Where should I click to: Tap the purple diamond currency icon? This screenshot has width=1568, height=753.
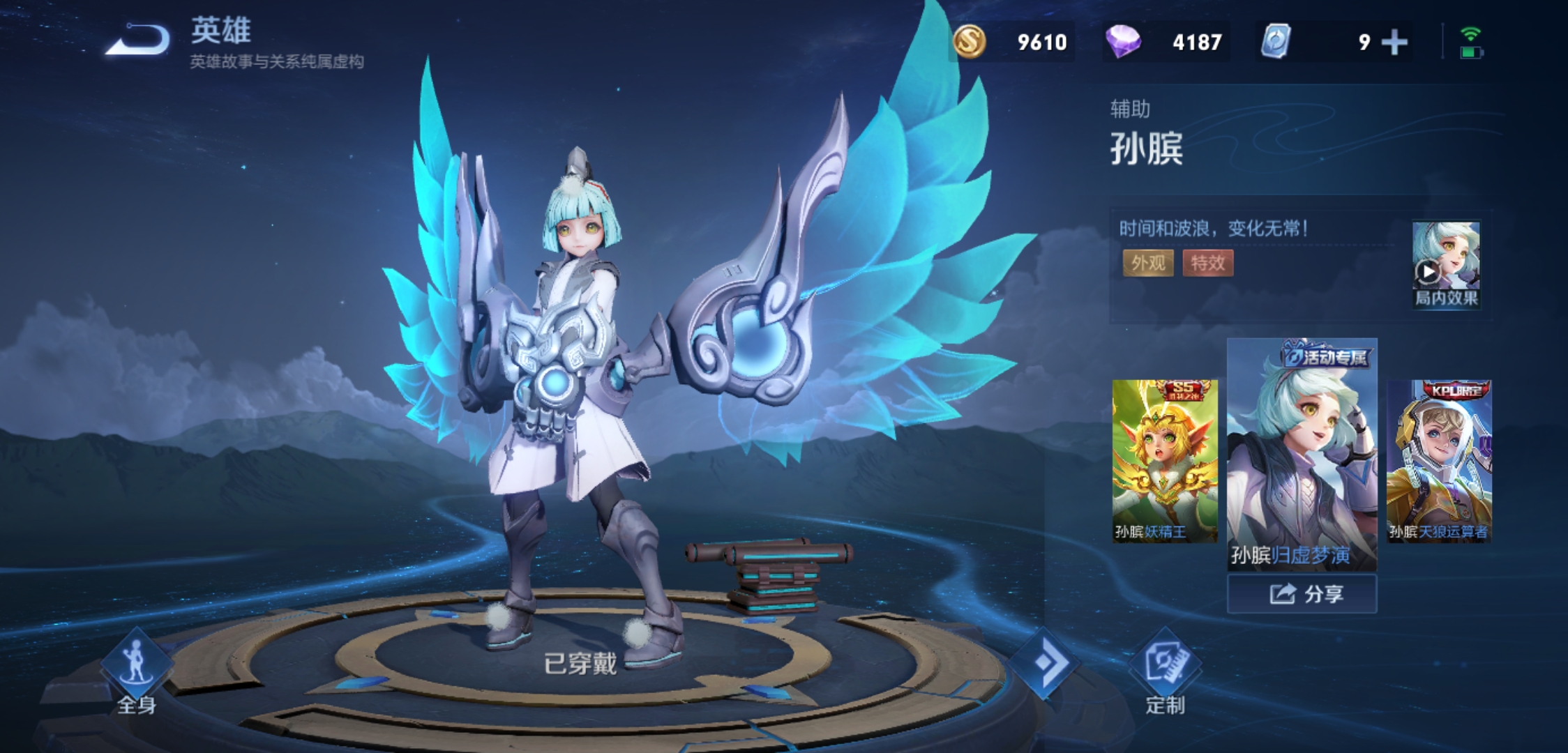point(1122,42)
